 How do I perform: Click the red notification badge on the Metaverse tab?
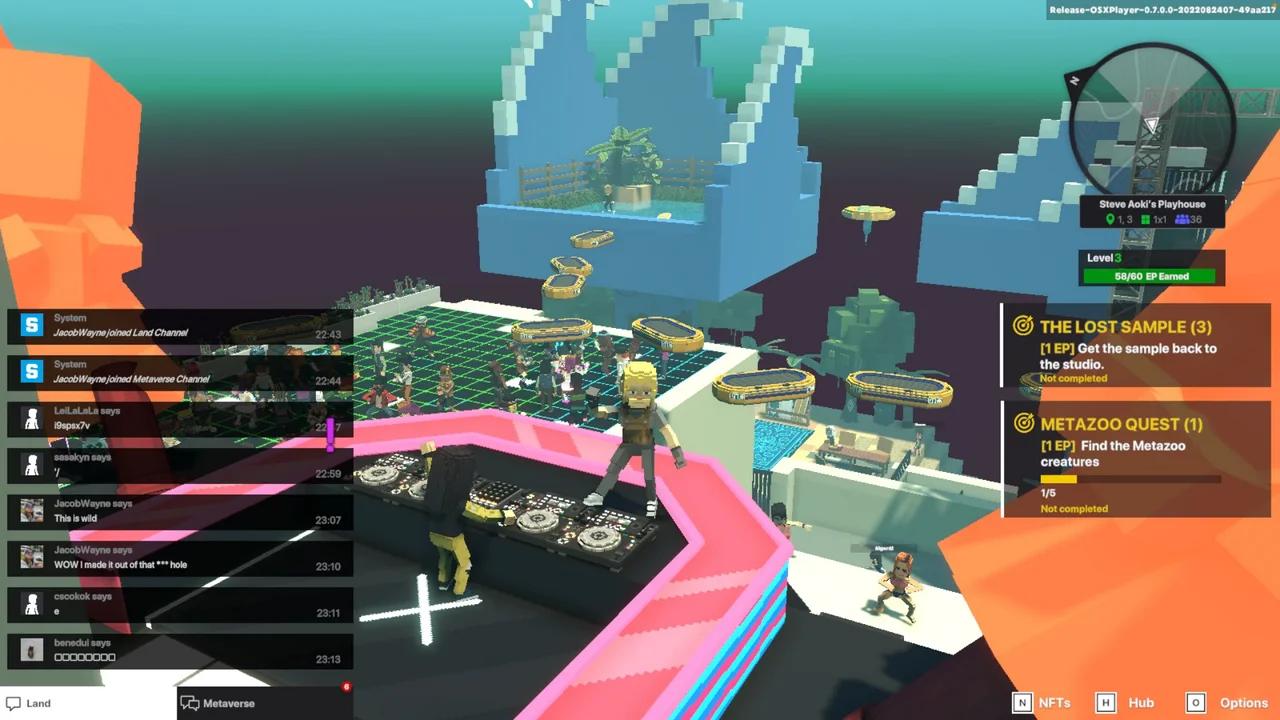click(x=346, y=687)
